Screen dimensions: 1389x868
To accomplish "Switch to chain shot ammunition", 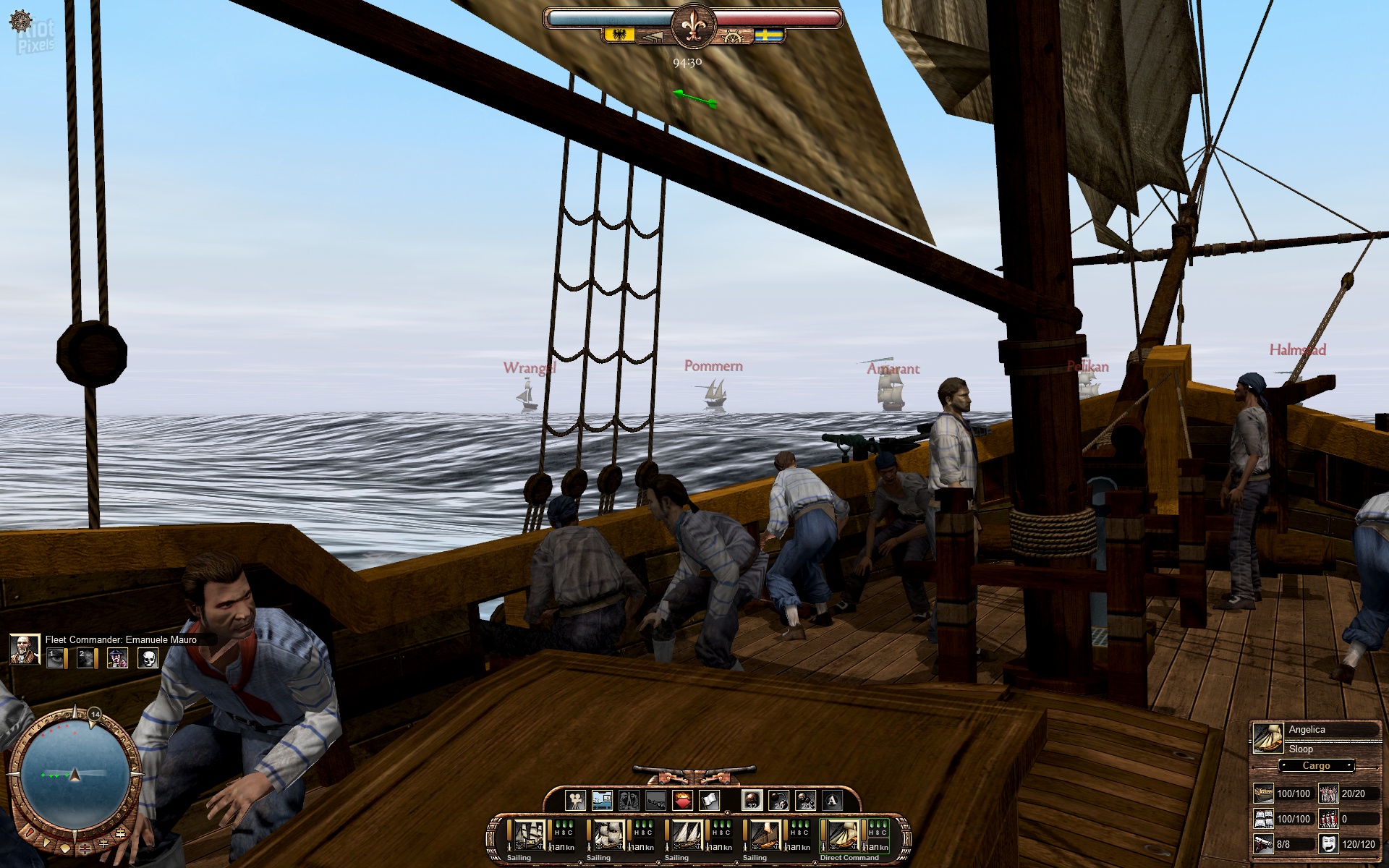I will [778, 800].
